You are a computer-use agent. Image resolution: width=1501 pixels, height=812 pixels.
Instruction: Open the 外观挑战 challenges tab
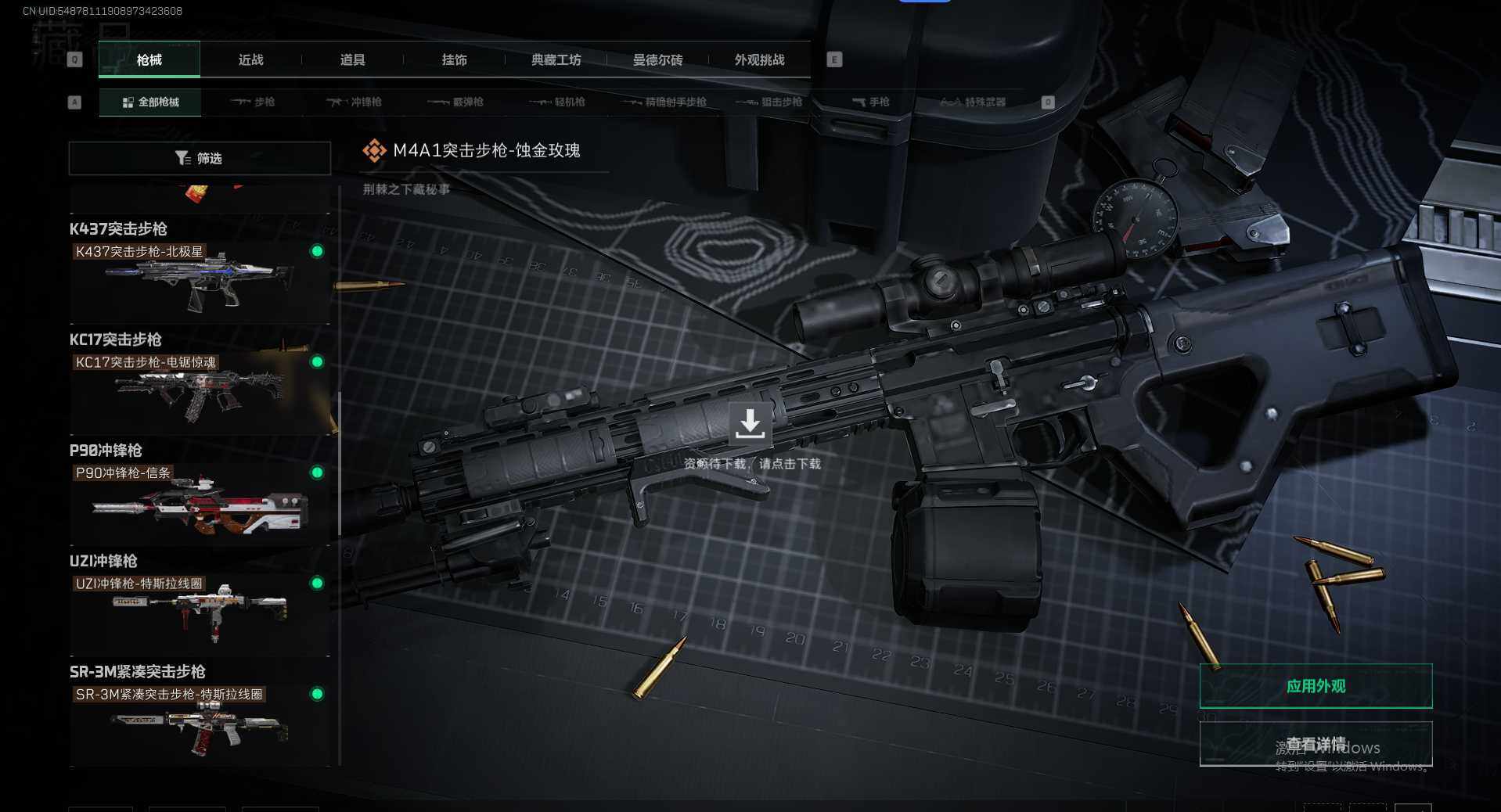[759, 60]
